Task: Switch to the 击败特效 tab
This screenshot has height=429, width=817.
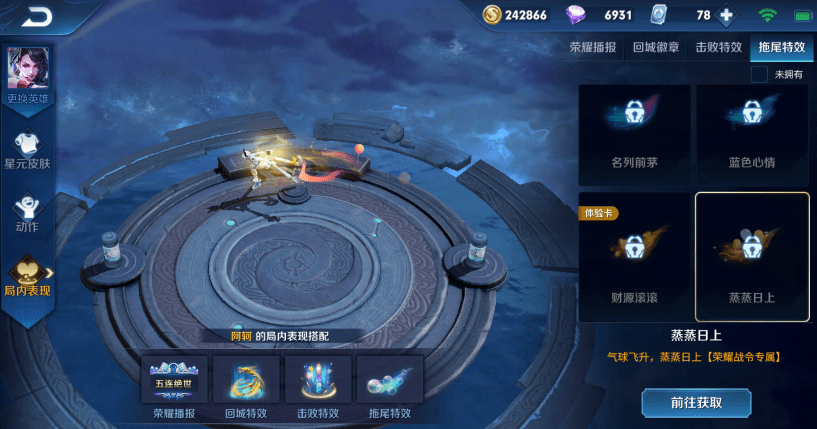Action: click(719, 47)
